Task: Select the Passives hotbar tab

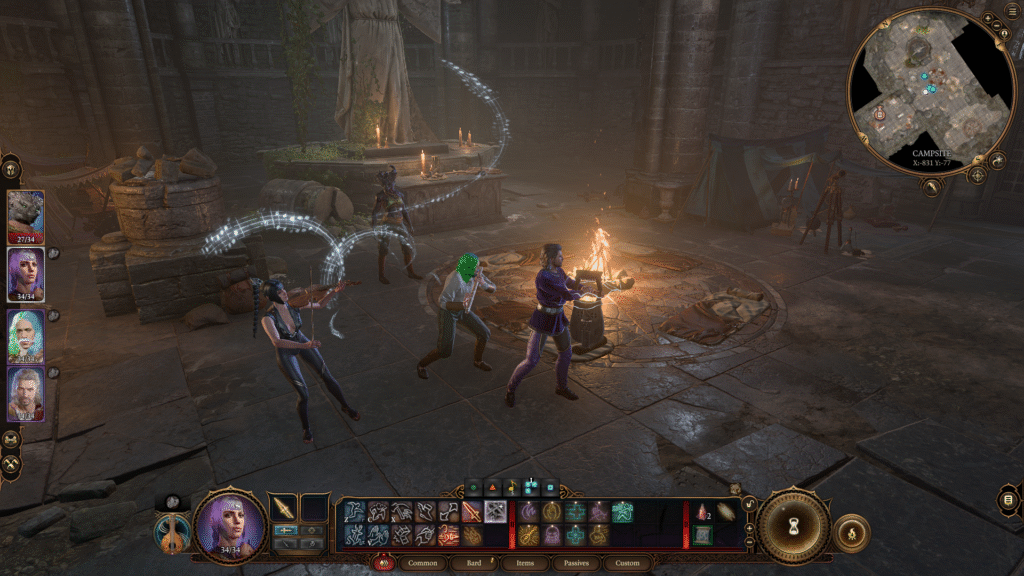Action: pos(576,563)
